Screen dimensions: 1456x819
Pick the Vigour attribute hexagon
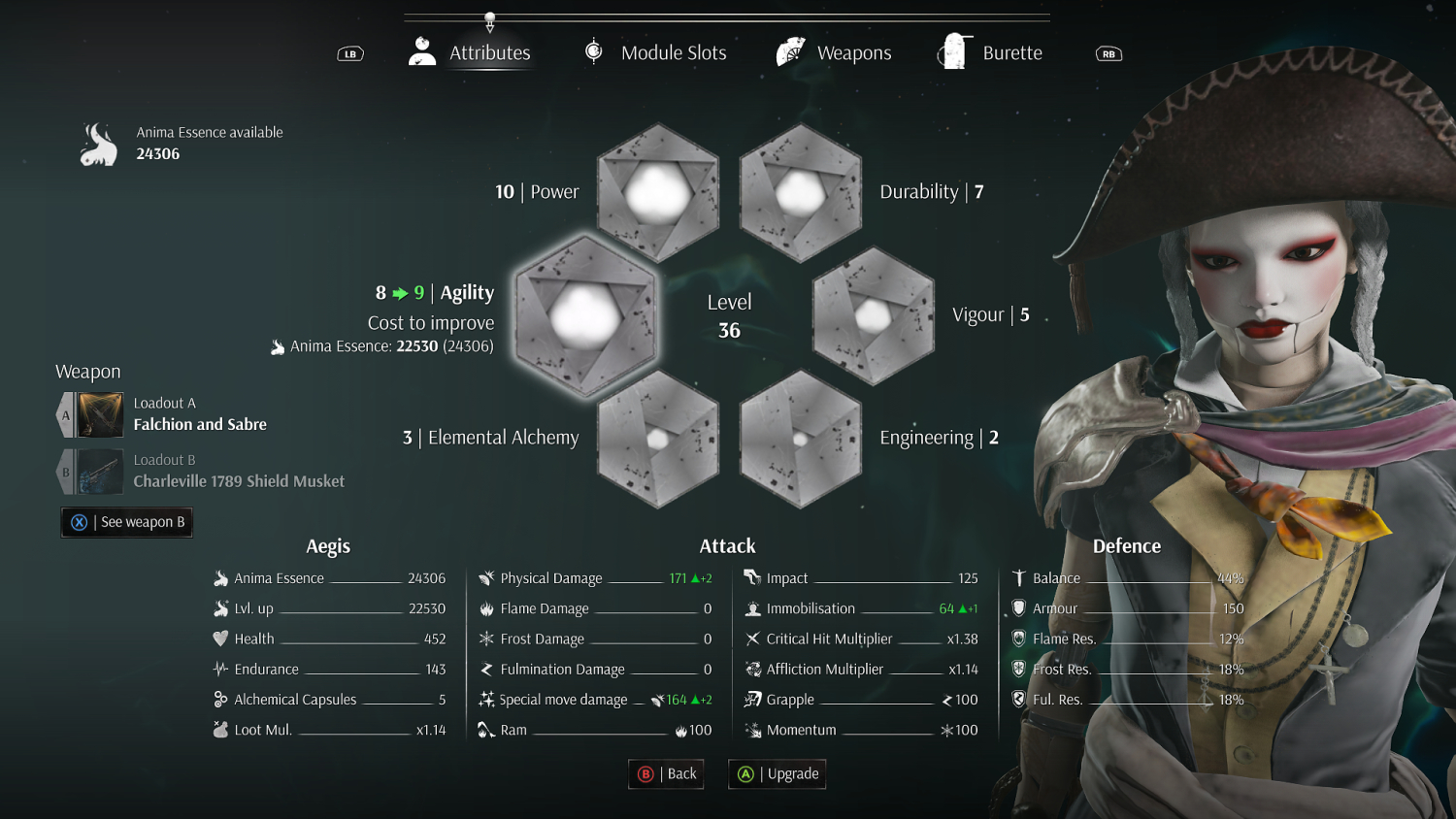(873, 315)
